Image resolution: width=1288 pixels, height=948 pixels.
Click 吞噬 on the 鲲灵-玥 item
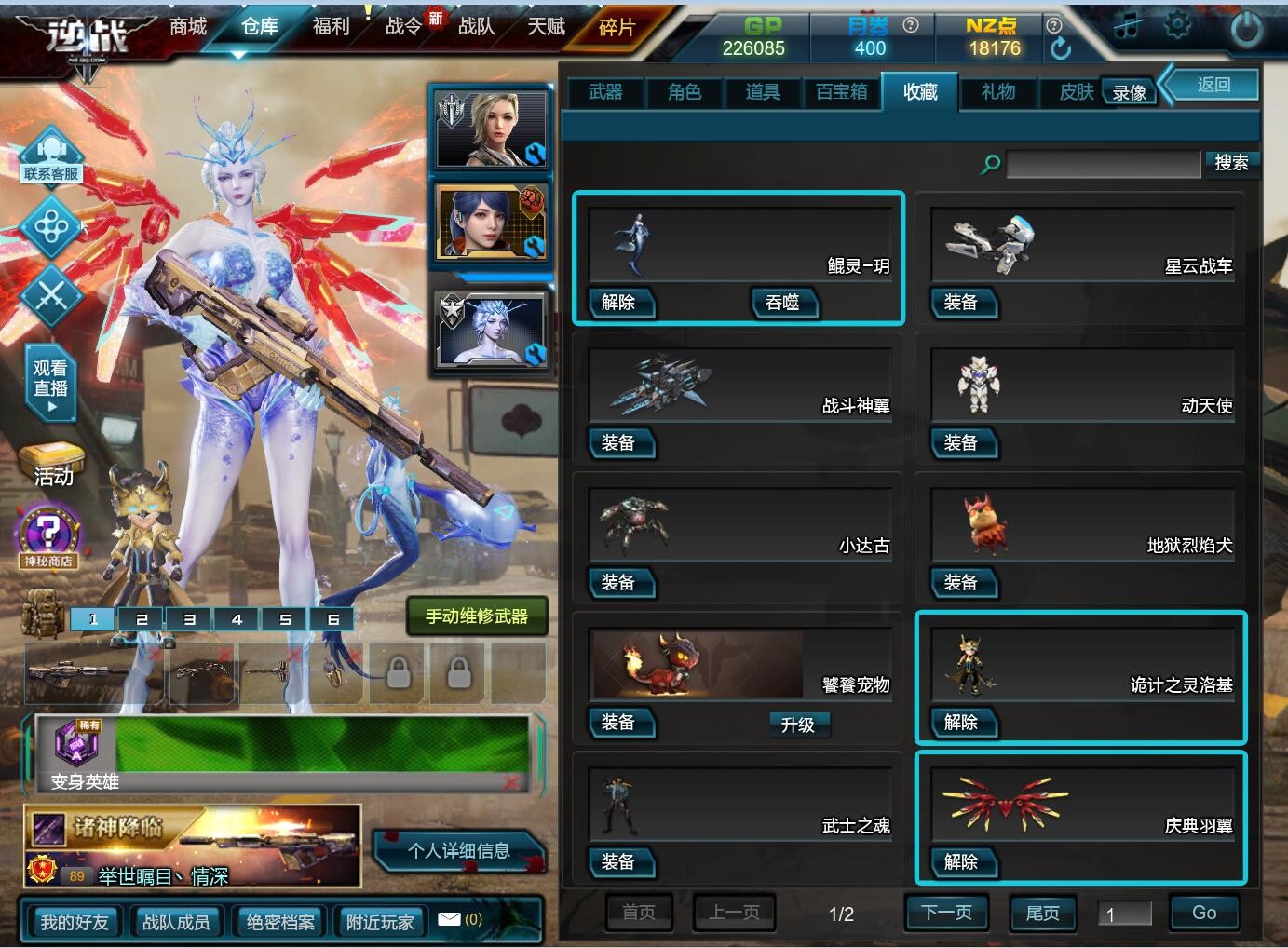tap(783, 303)
